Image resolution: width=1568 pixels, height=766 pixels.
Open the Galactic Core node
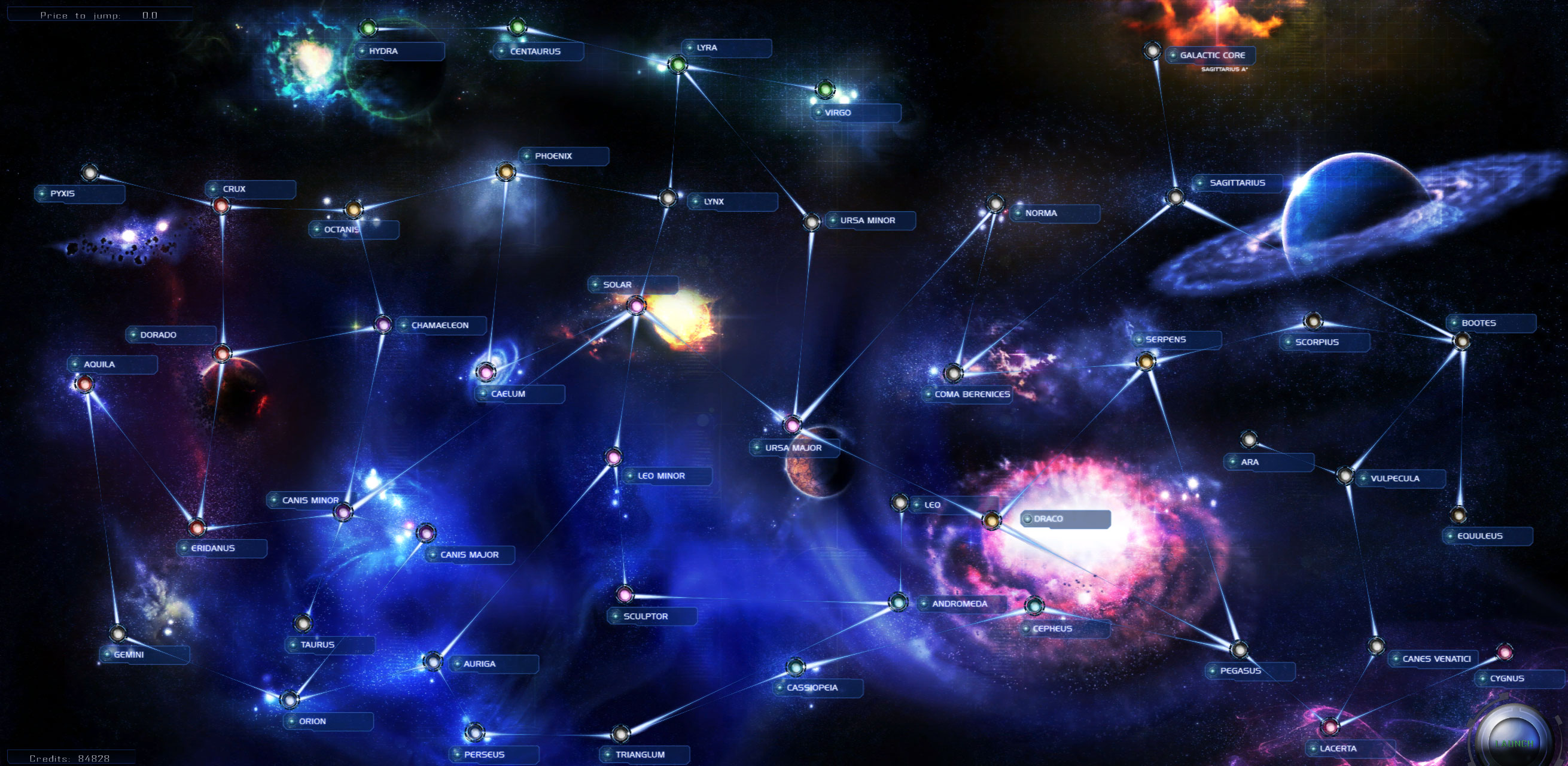[x=1152, y=50]
